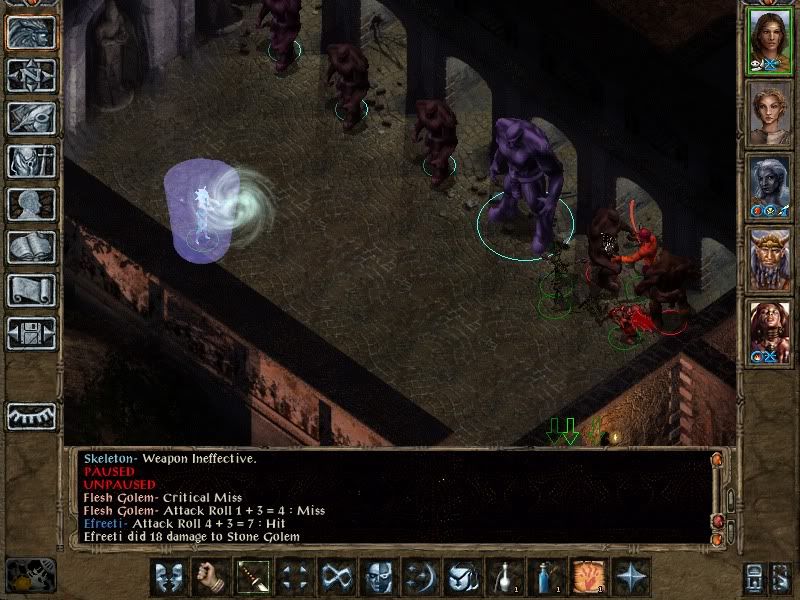Select the horned-helmet dwarf portrait
The image size is (800, 600).
click(770, 258)
